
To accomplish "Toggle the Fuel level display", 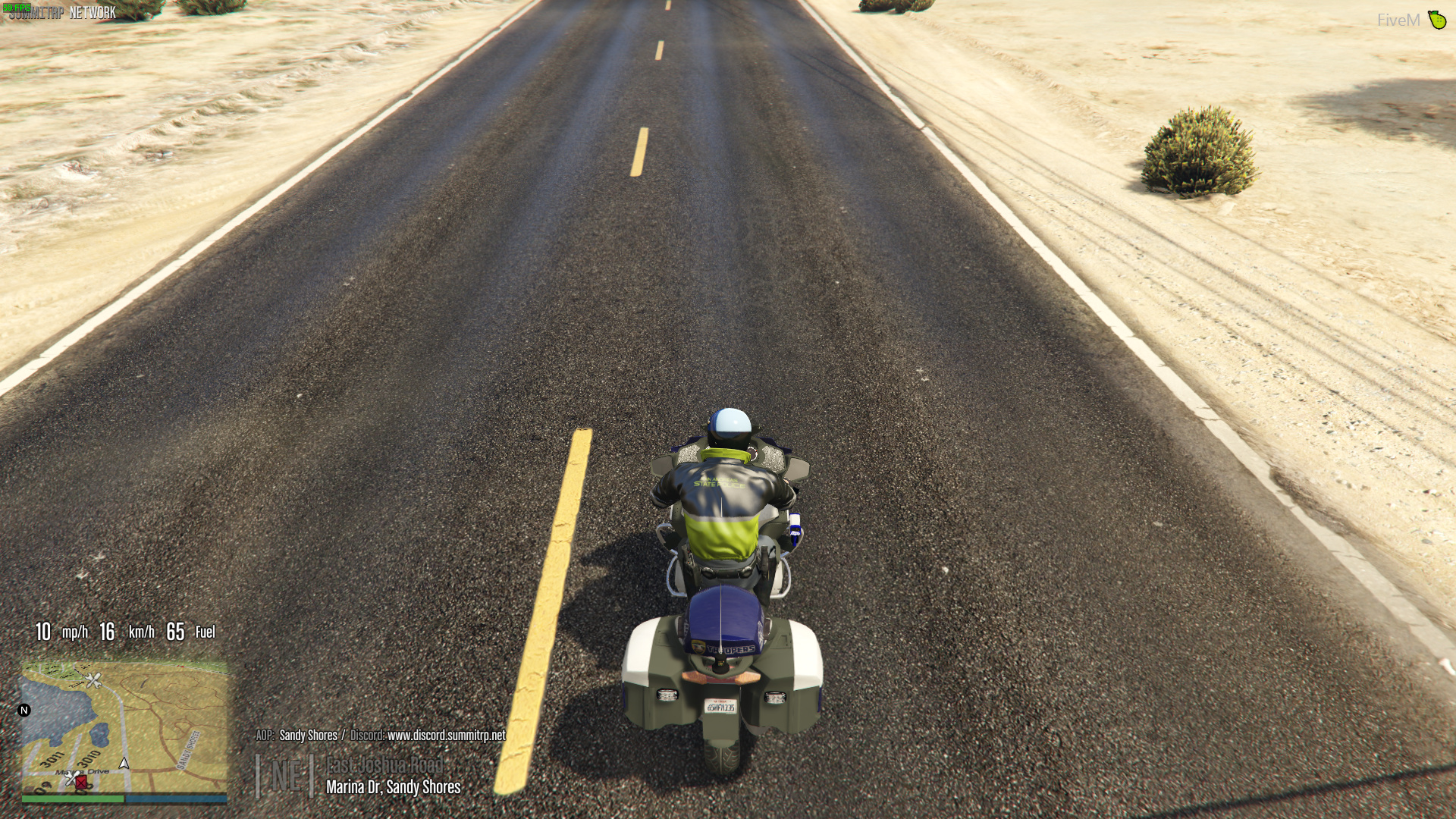I will coord(192,632).
